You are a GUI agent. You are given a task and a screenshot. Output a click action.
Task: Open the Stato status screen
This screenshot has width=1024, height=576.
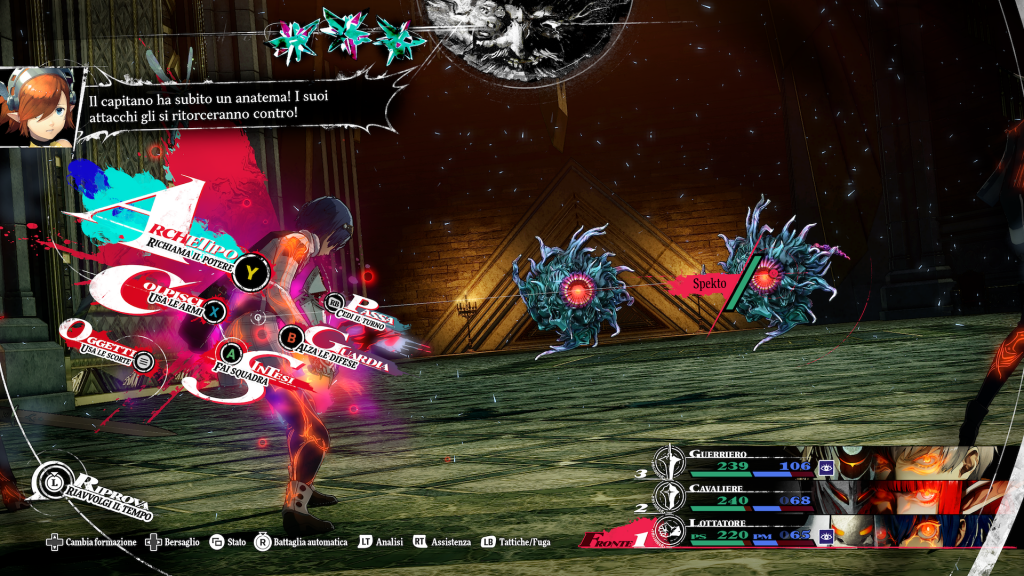tap(228, 542)
